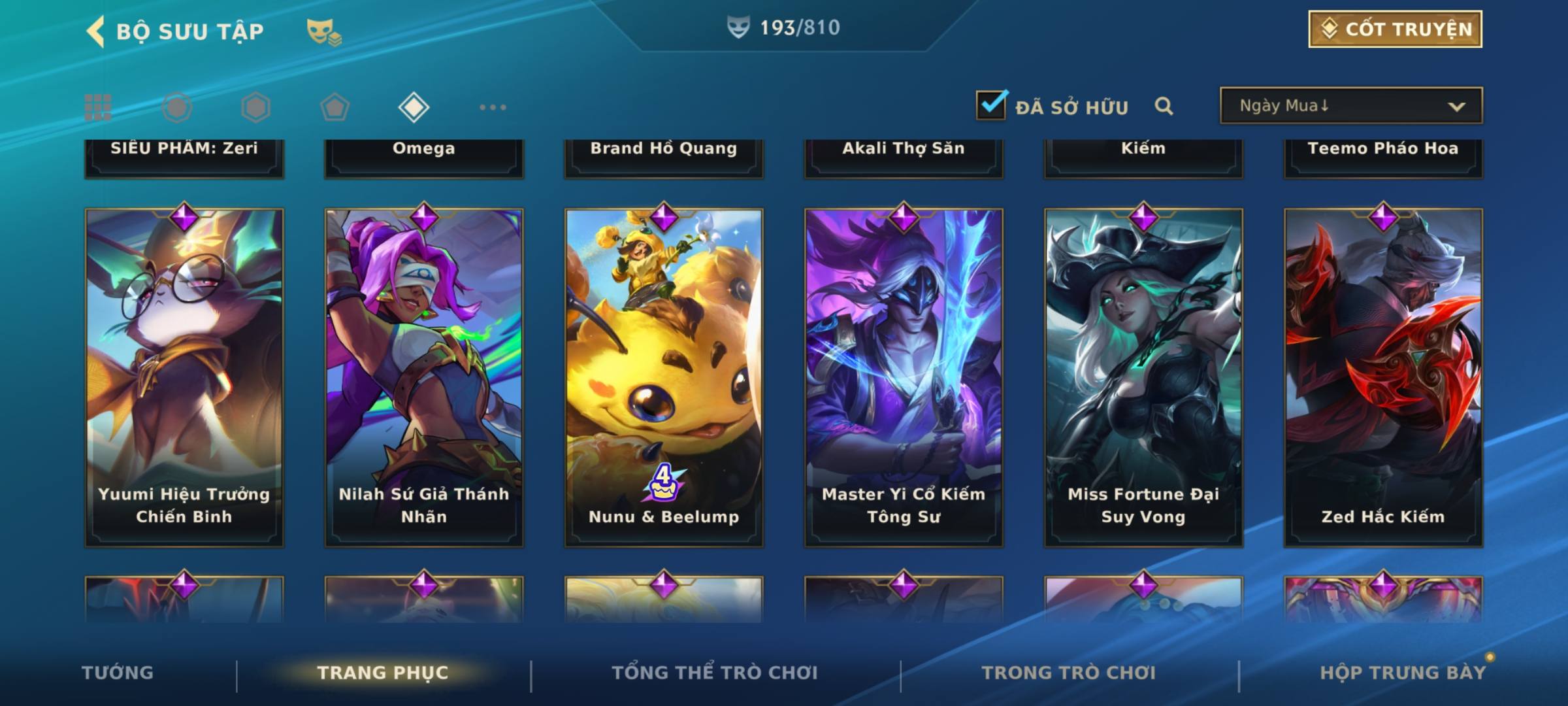Open the Nunu & Beelump skin card

(x=664, y=377)
